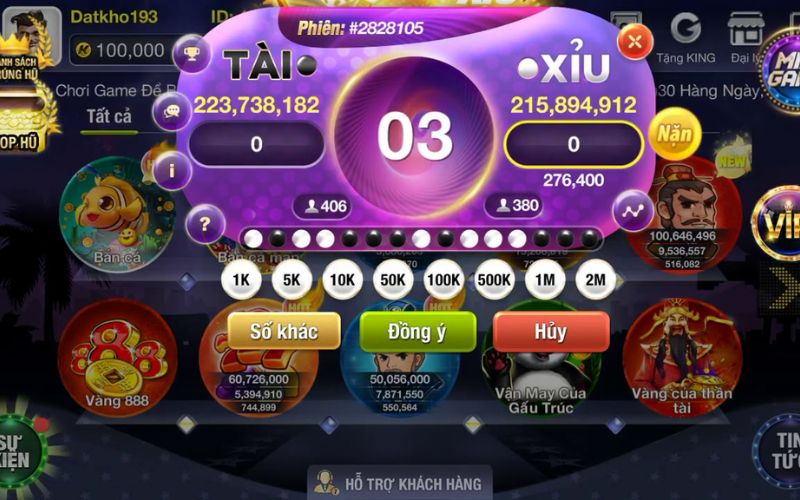Open the chat bubble icon
Image resolution: width=800 pixels, height=500 pixels.
171,111
